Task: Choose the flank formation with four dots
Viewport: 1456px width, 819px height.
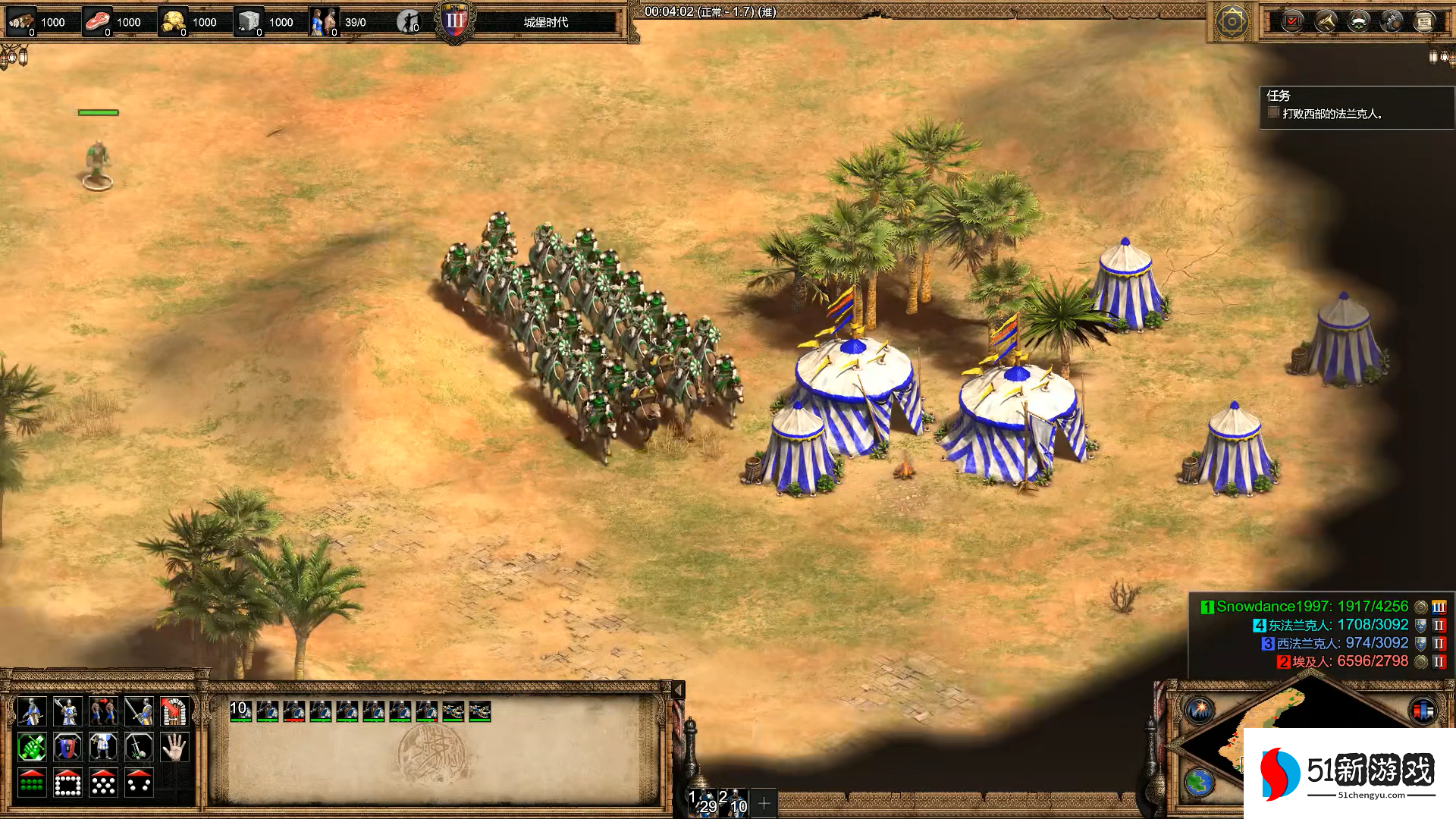Action: pyautogui.click(x=139, y=783)
